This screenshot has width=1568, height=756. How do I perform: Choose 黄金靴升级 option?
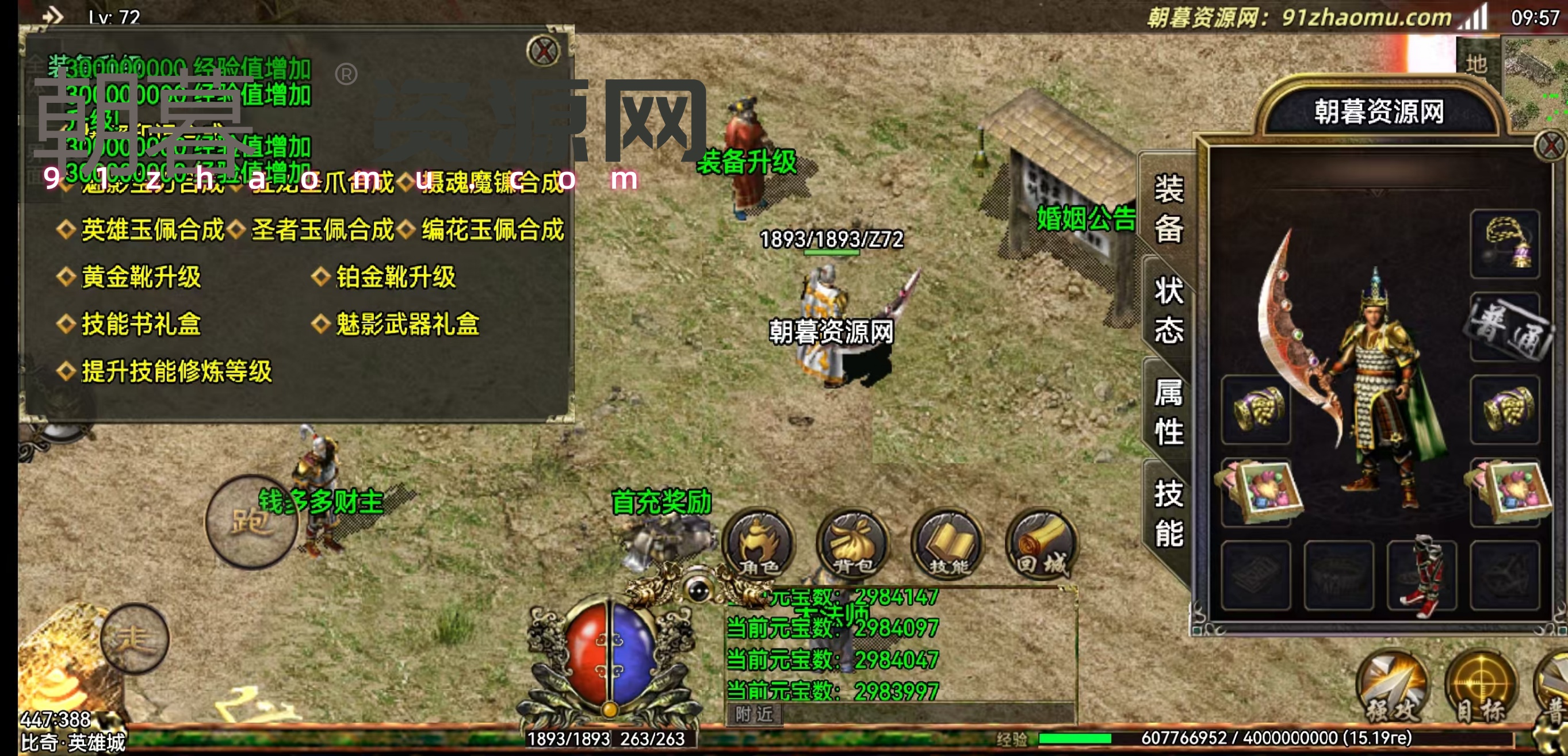pos(140,277)
